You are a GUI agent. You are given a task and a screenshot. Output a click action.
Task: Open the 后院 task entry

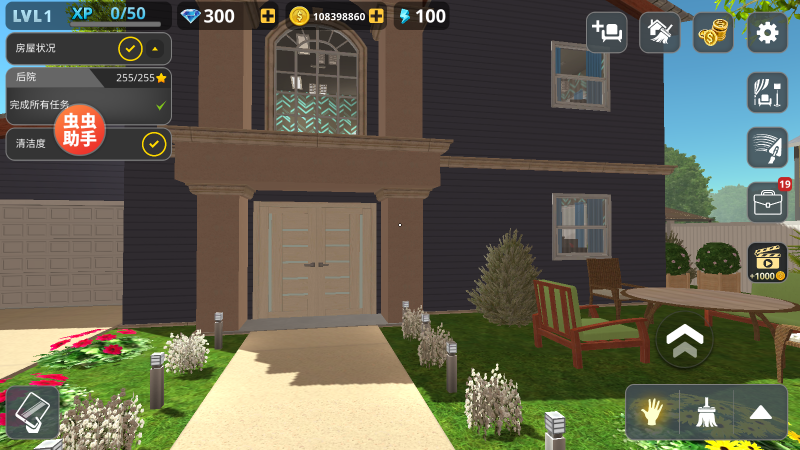click(88, 96)
